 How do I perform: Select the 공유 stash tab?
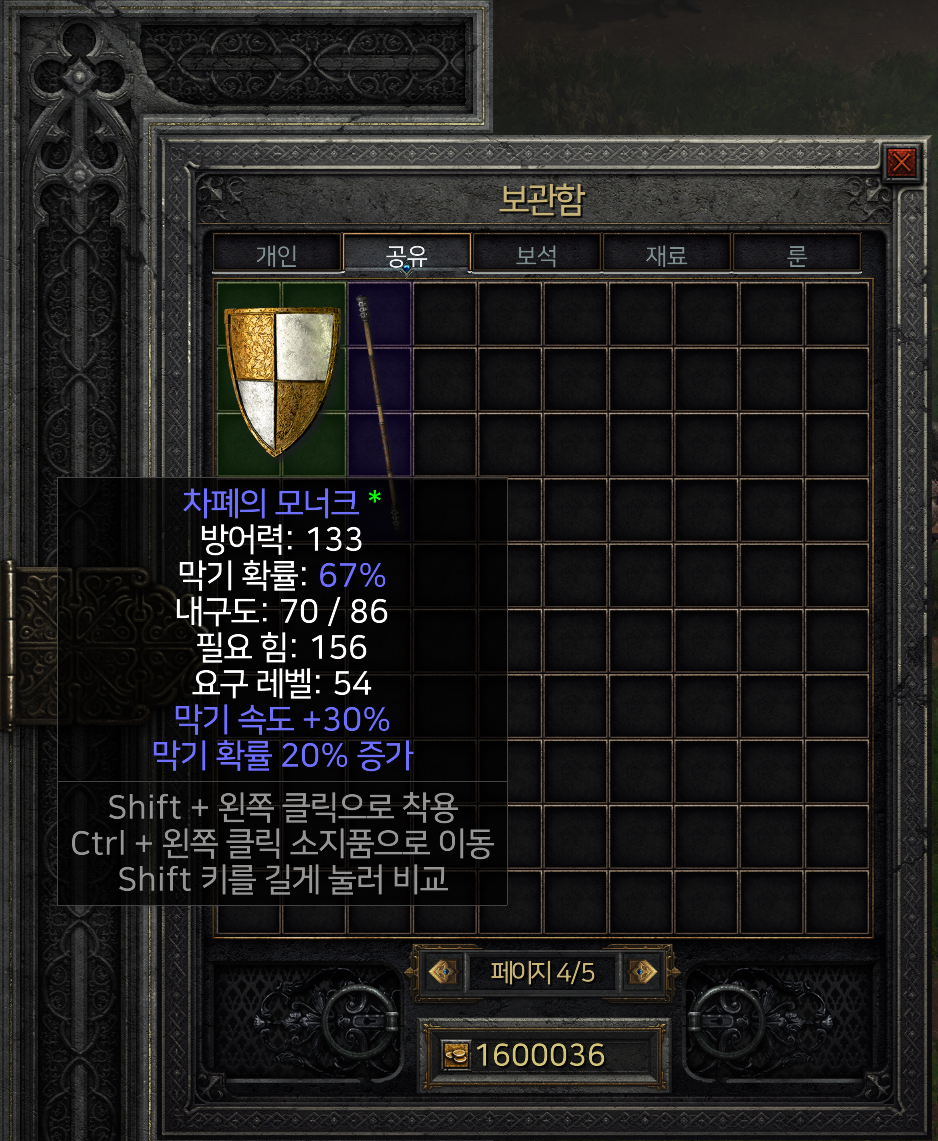tap(407, 254)
